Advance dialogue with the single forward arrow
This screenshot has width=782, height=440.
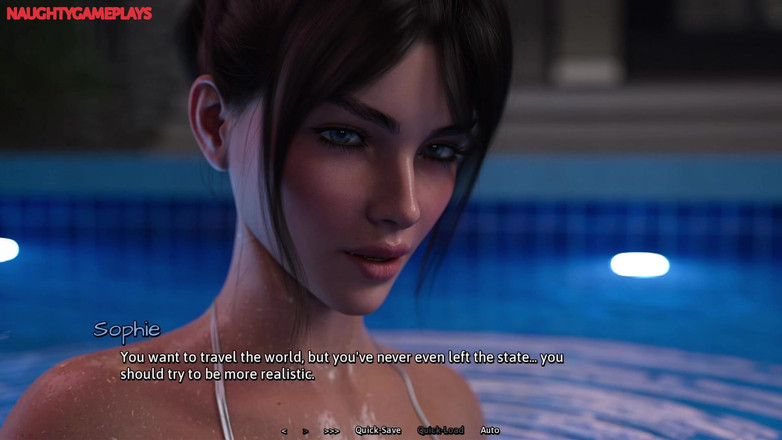pyautogui.click(x=305, y=431)
